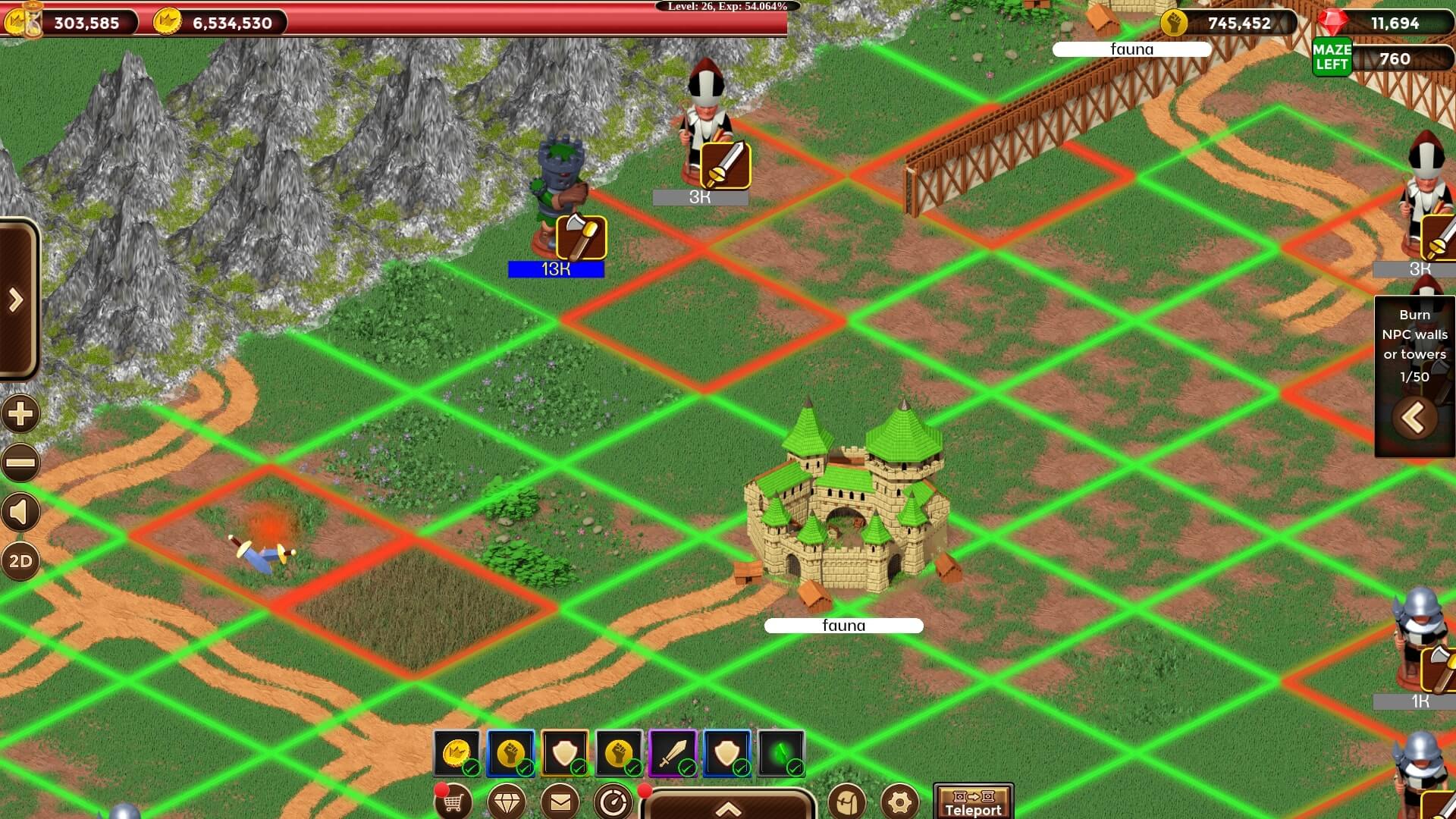Toggle sound with the speaker button
Viewport: 1456px width, 819px height.
tap(20, 513)
